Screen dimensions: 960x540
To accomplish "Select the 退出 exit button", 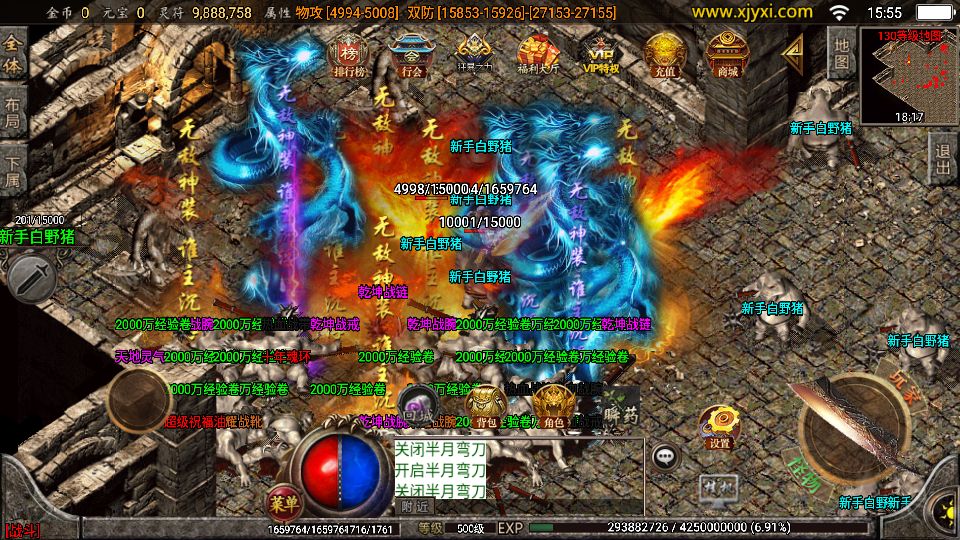I will pos(941,159).
